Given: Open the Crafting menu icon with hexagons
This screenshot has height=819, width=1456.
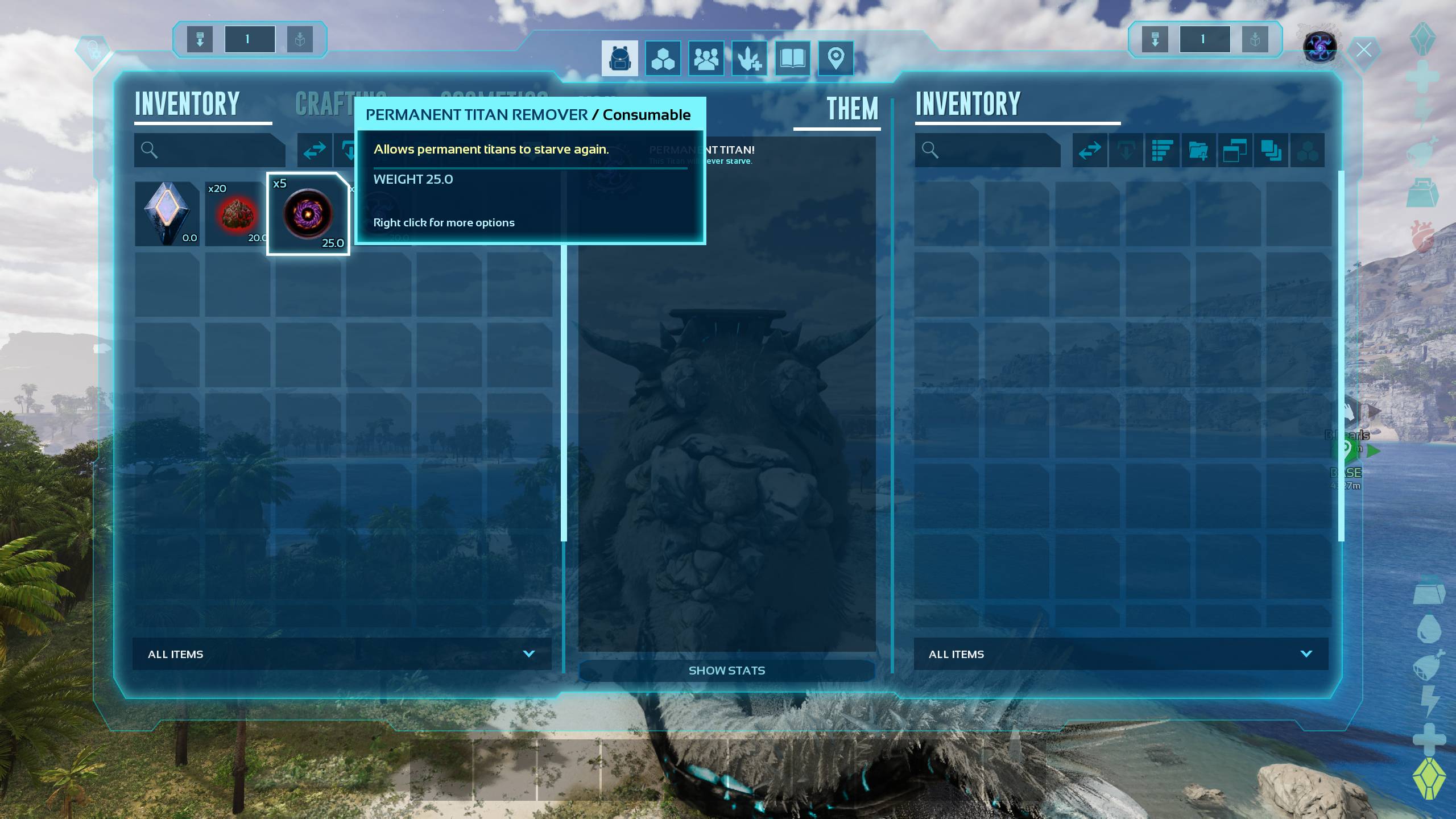Looking at the screenshot, I should tap(663, 58).
